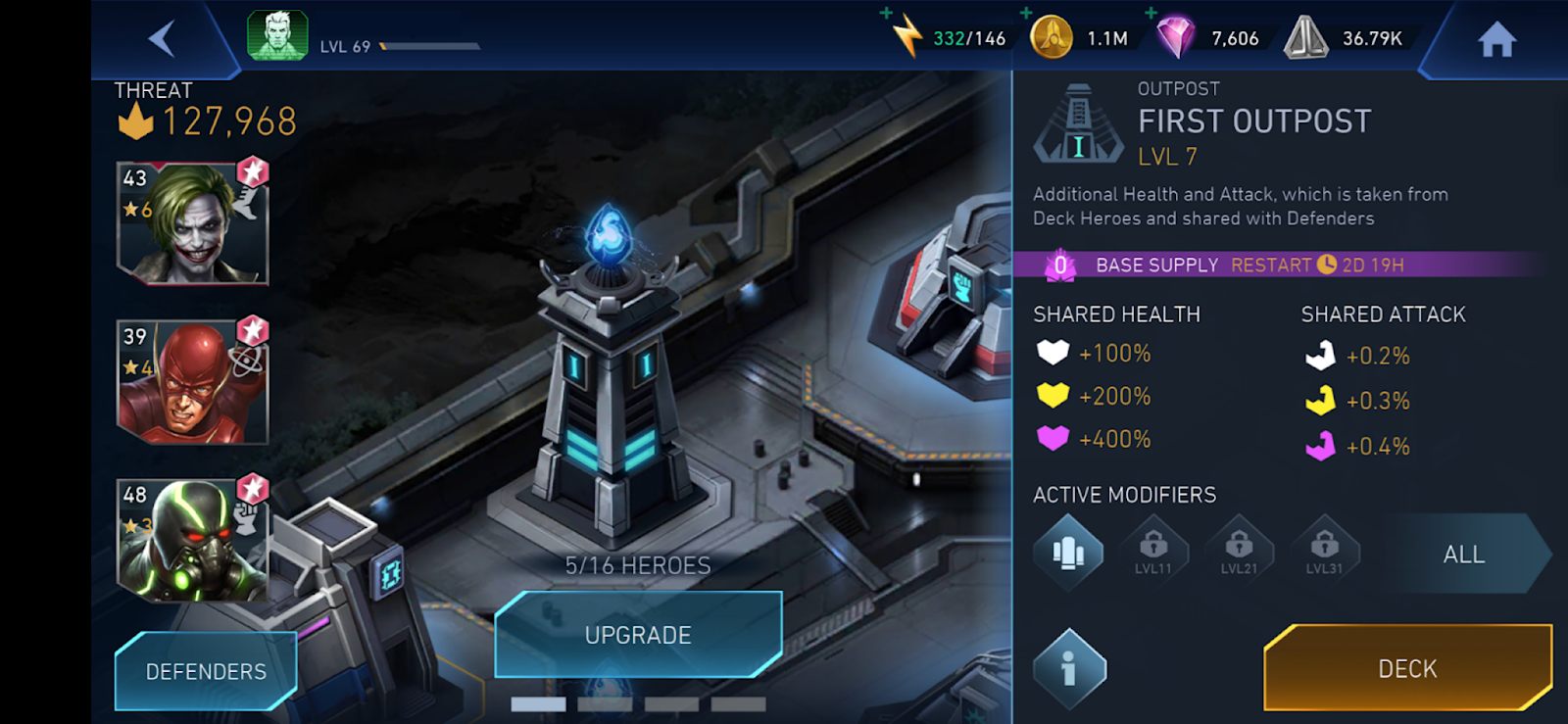The height and width of the screenshot is (724, 1568).
Task: Select the Joker defender portrait
Action: coord(192,223)
